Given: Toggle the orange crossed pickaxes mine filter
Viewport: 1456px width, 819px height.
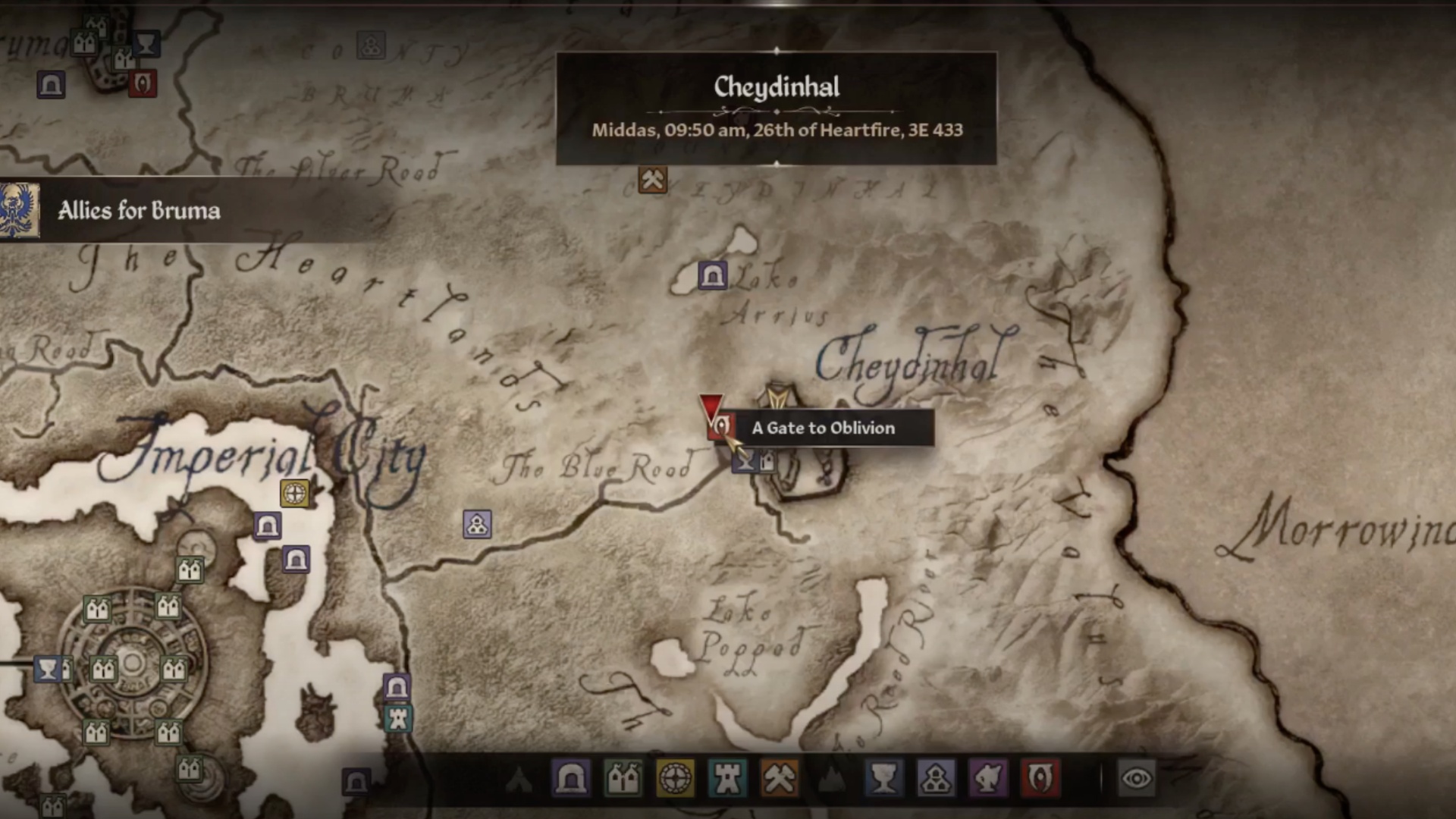Looking at the screenshot, I should point(779,778).
